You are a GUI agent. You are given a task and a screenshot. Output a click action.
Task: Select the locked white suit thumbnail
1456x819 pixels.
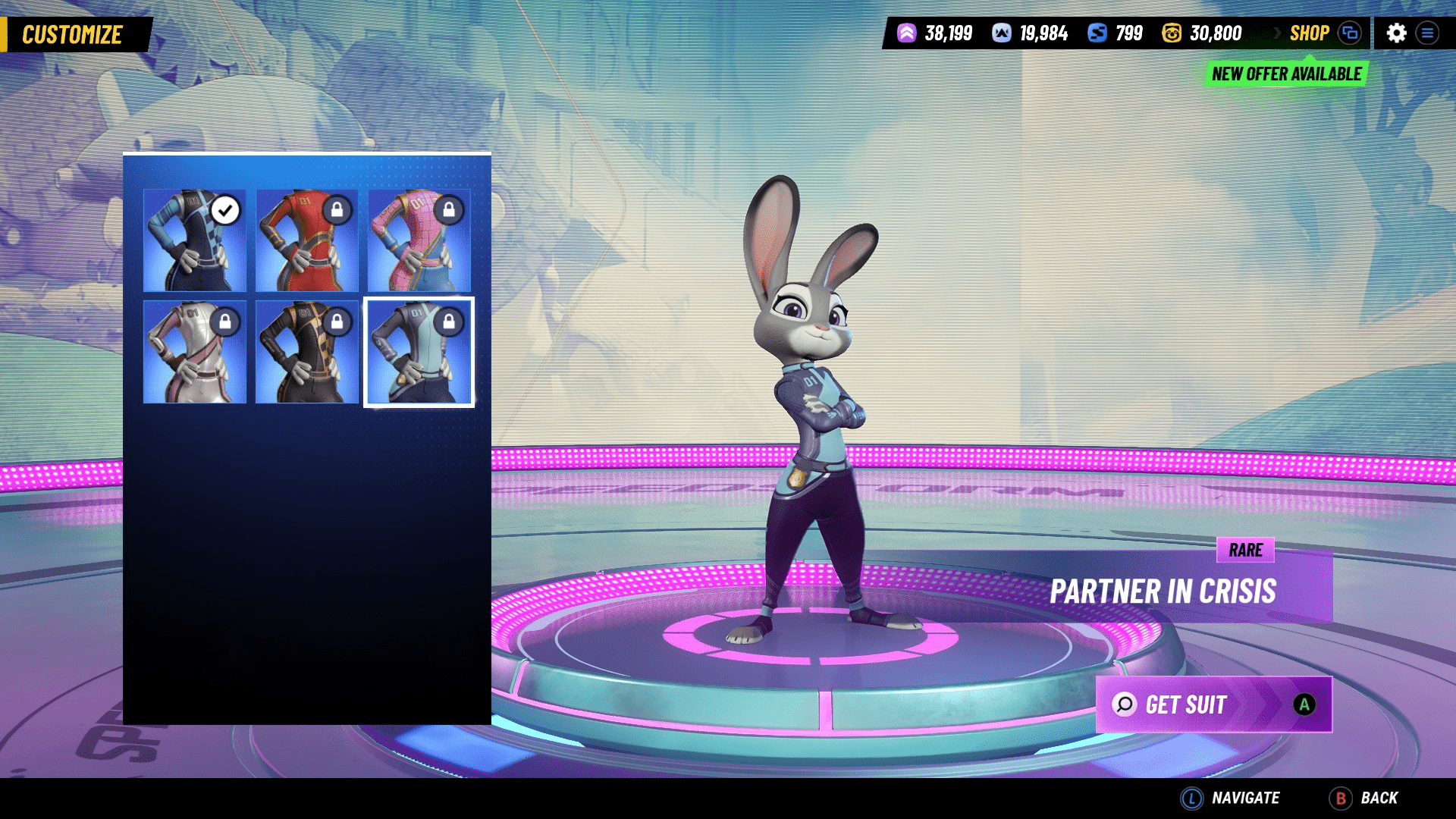tap(195, 352)
